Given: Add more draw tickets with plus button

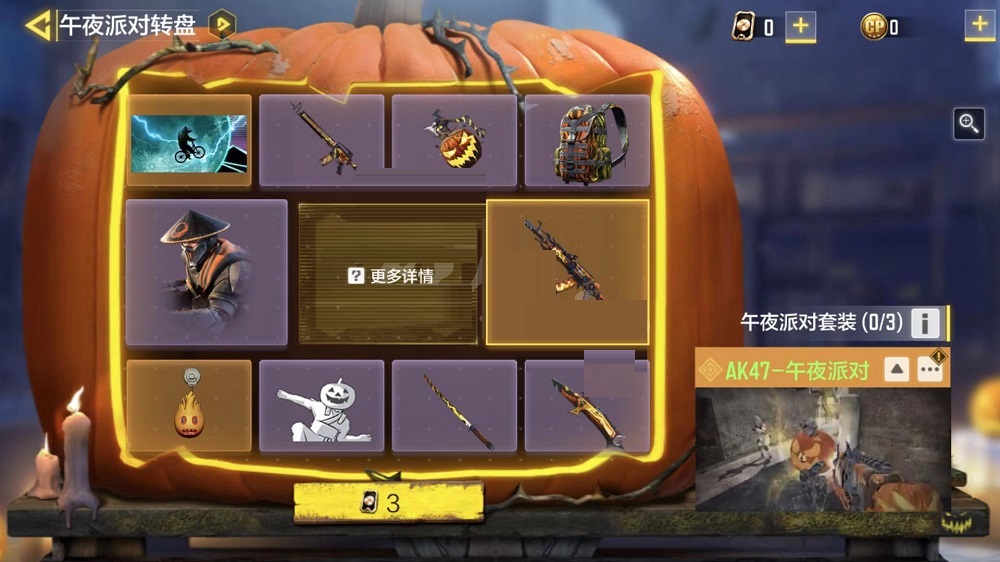Looking at the screenshot, I should tap(799, 27).
